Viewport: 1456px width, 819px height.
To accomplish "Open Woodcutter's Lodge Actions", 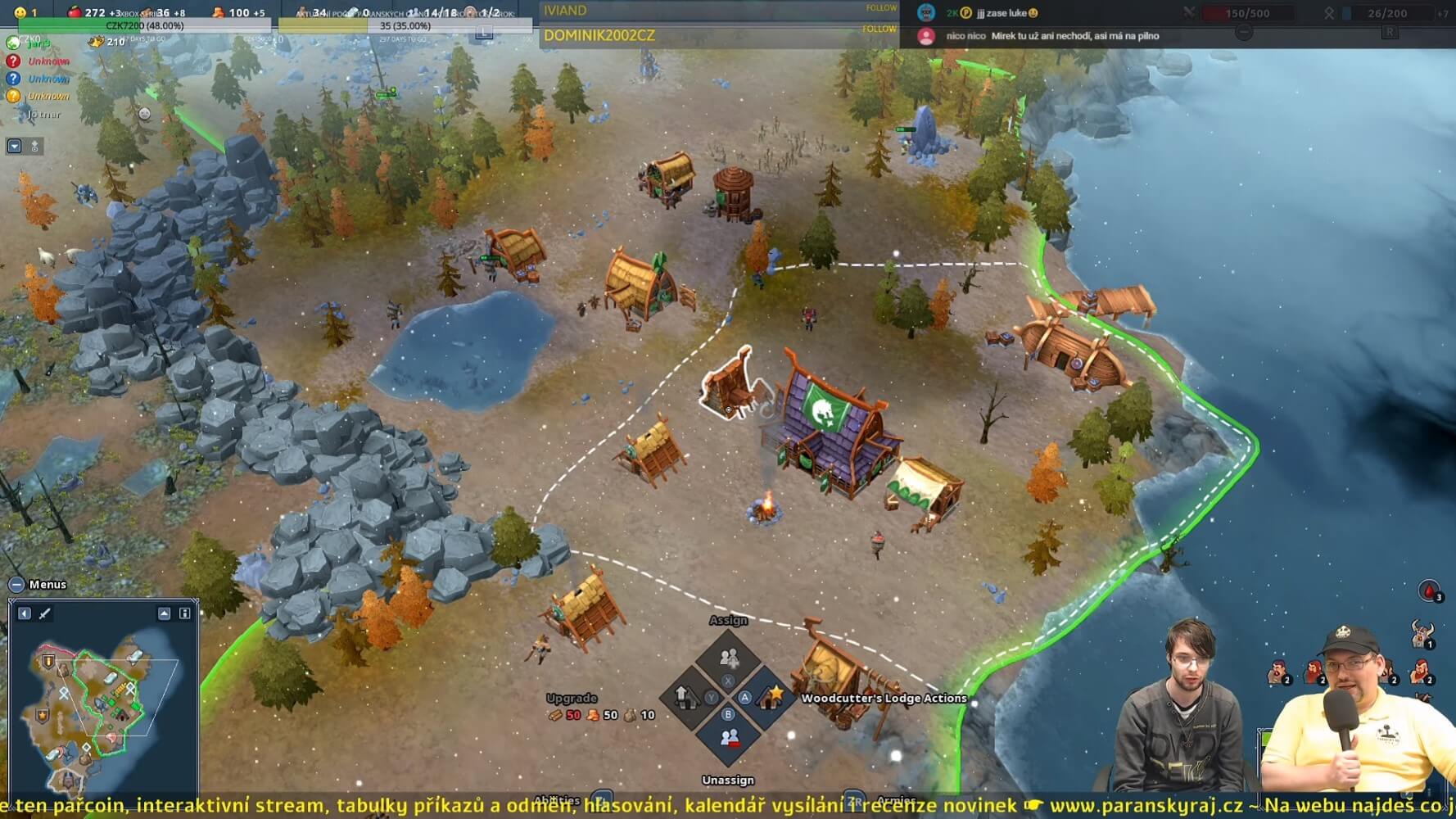I will [x=771, y=698].
